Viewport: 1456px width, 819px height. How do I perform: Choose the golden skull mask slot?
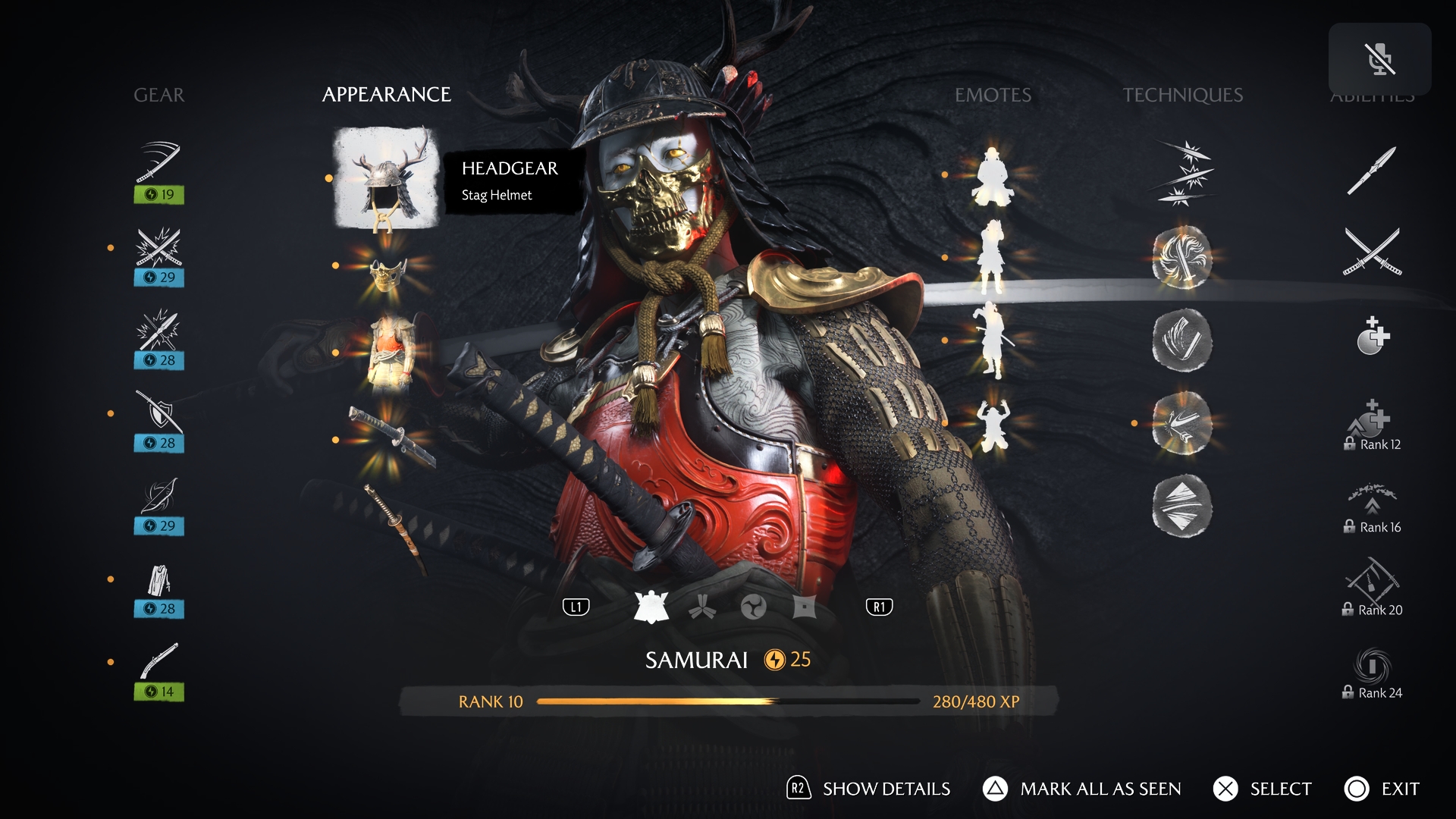[x=388, y=274]
